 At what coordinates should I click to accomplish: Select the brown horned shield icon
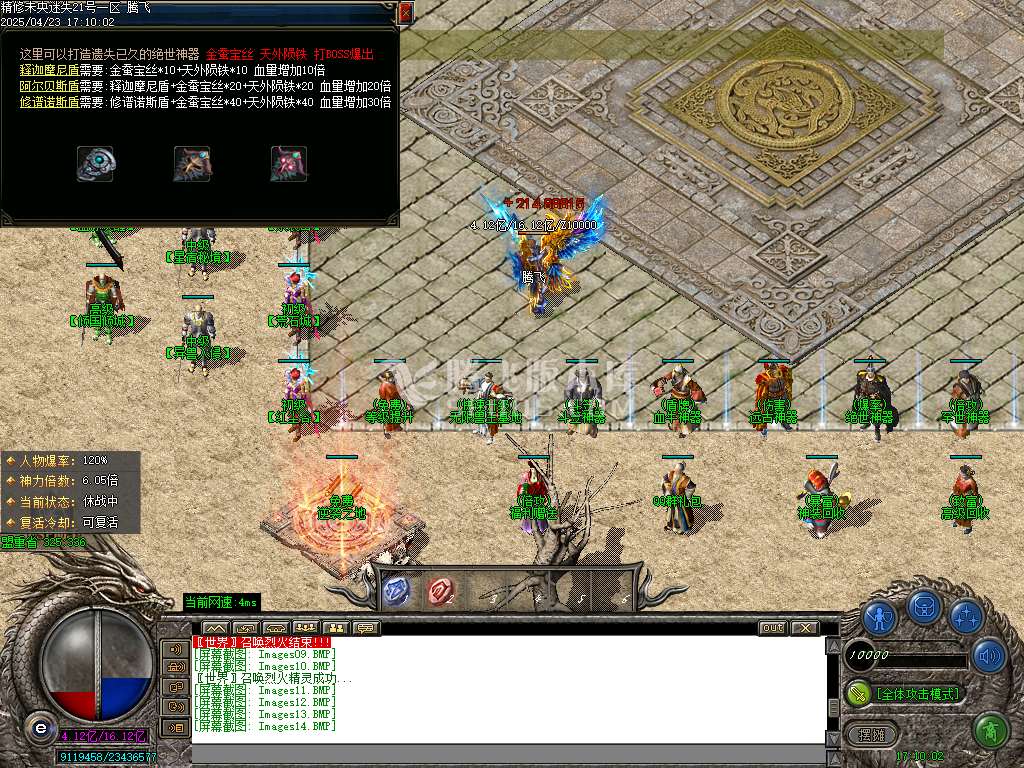click(192, 164)
